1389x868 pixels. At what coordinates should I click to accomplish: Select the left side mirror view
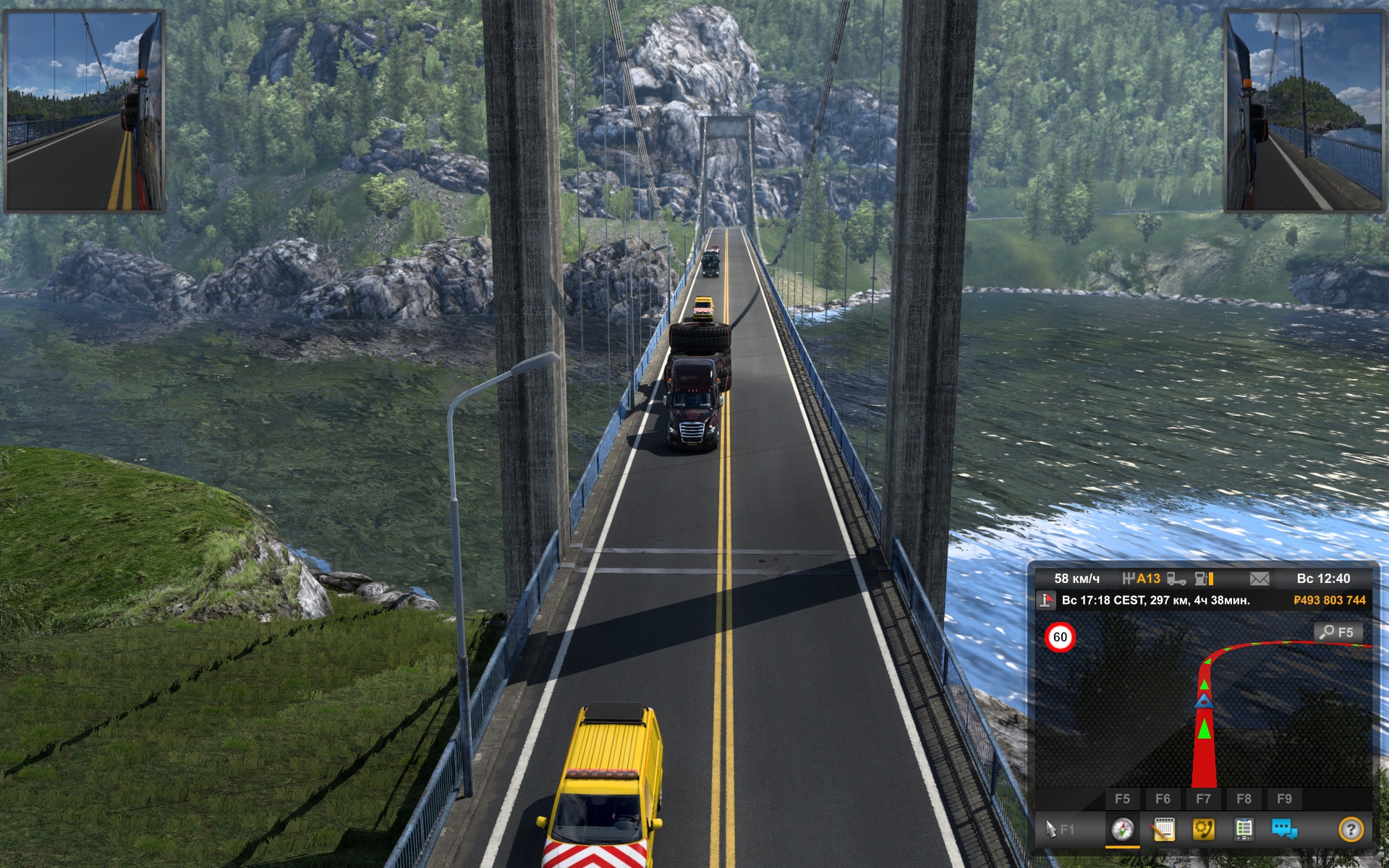pyautogui.click(x=85, y=111)
